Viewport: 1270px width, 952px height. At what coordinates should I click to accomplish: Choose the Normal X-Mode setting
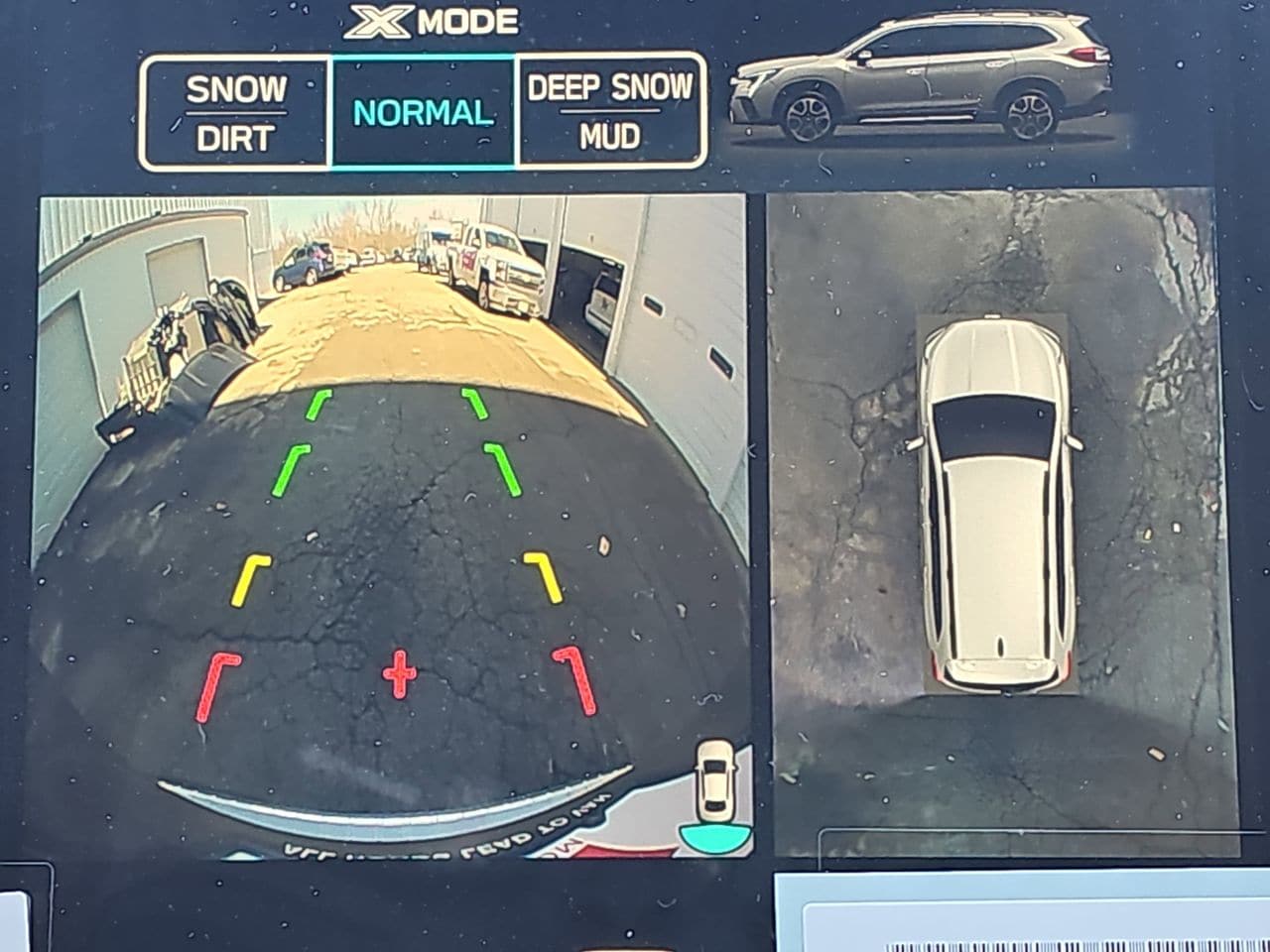423,113
